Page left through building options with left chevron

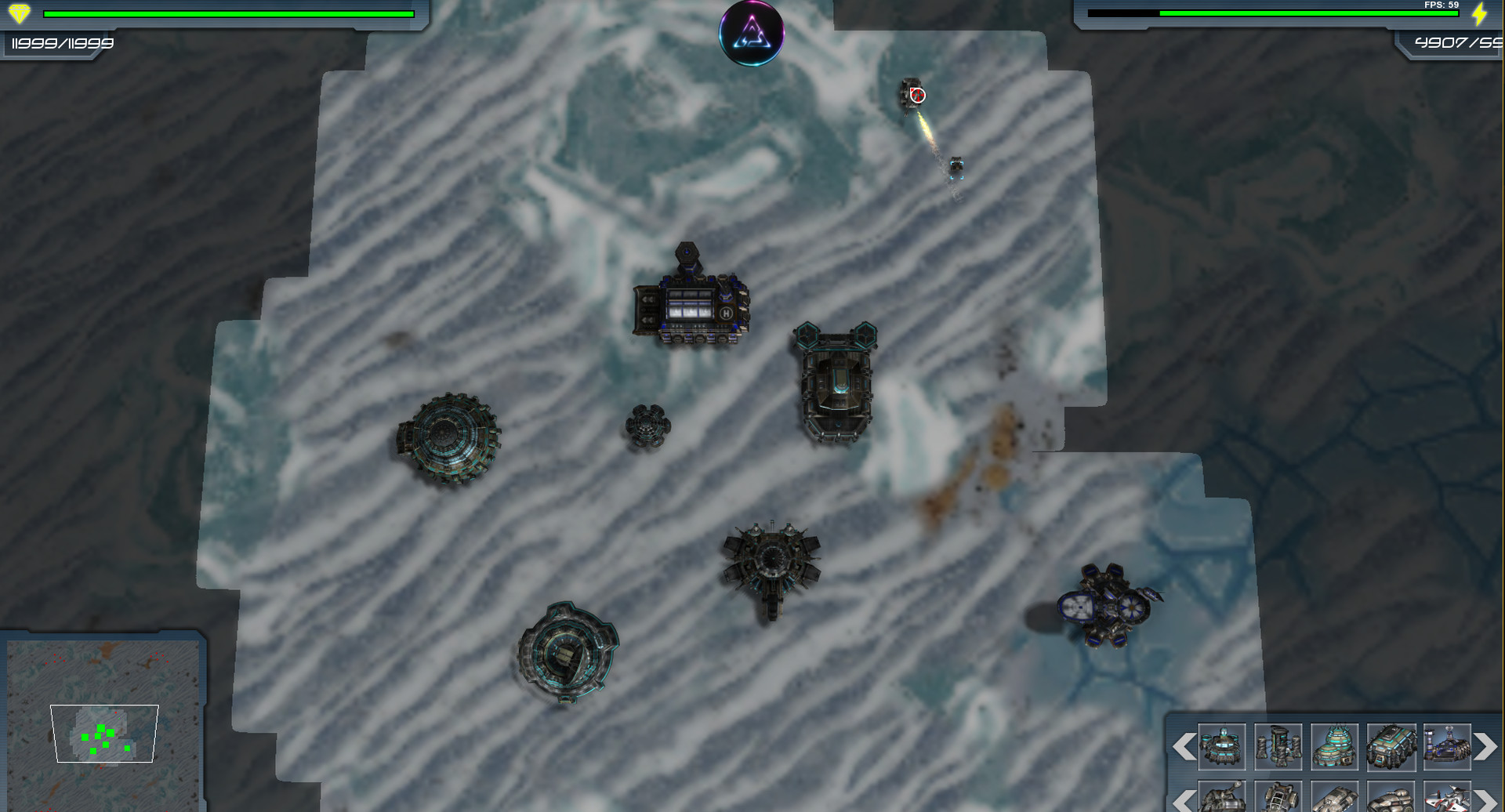pos(1185,746)
